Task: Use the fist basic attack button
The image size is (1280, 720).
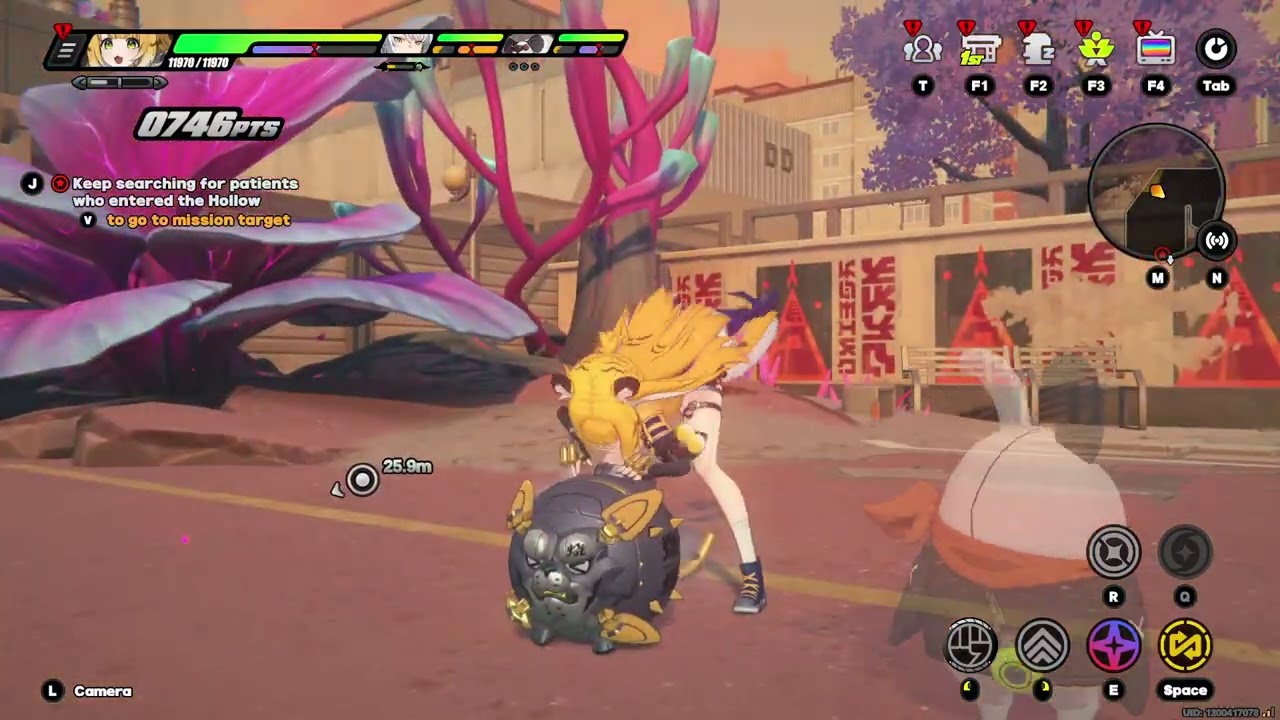Action: [x=971, y=645]
